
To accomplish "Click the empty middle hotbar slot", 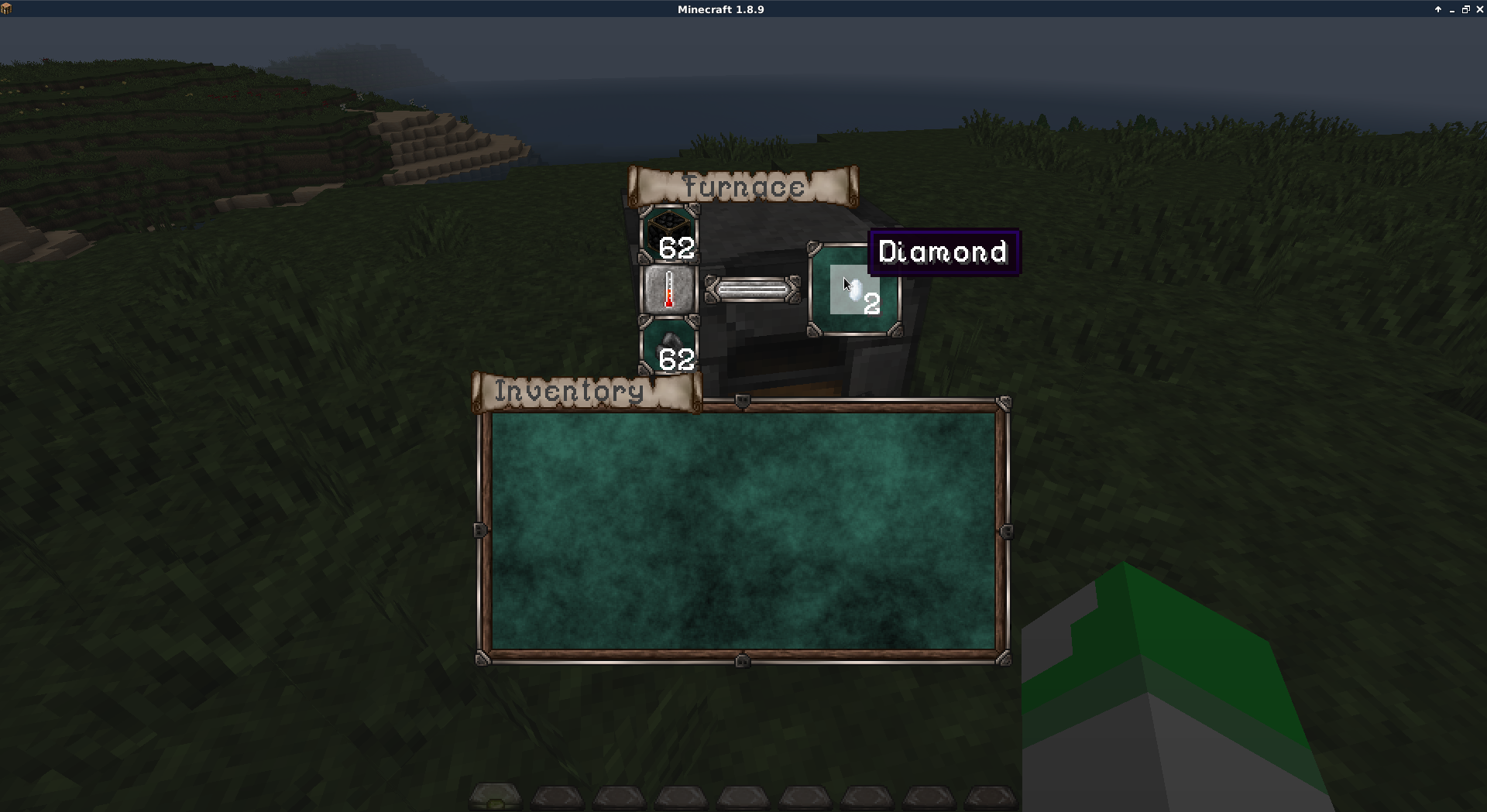I will [x=742, y=797].
